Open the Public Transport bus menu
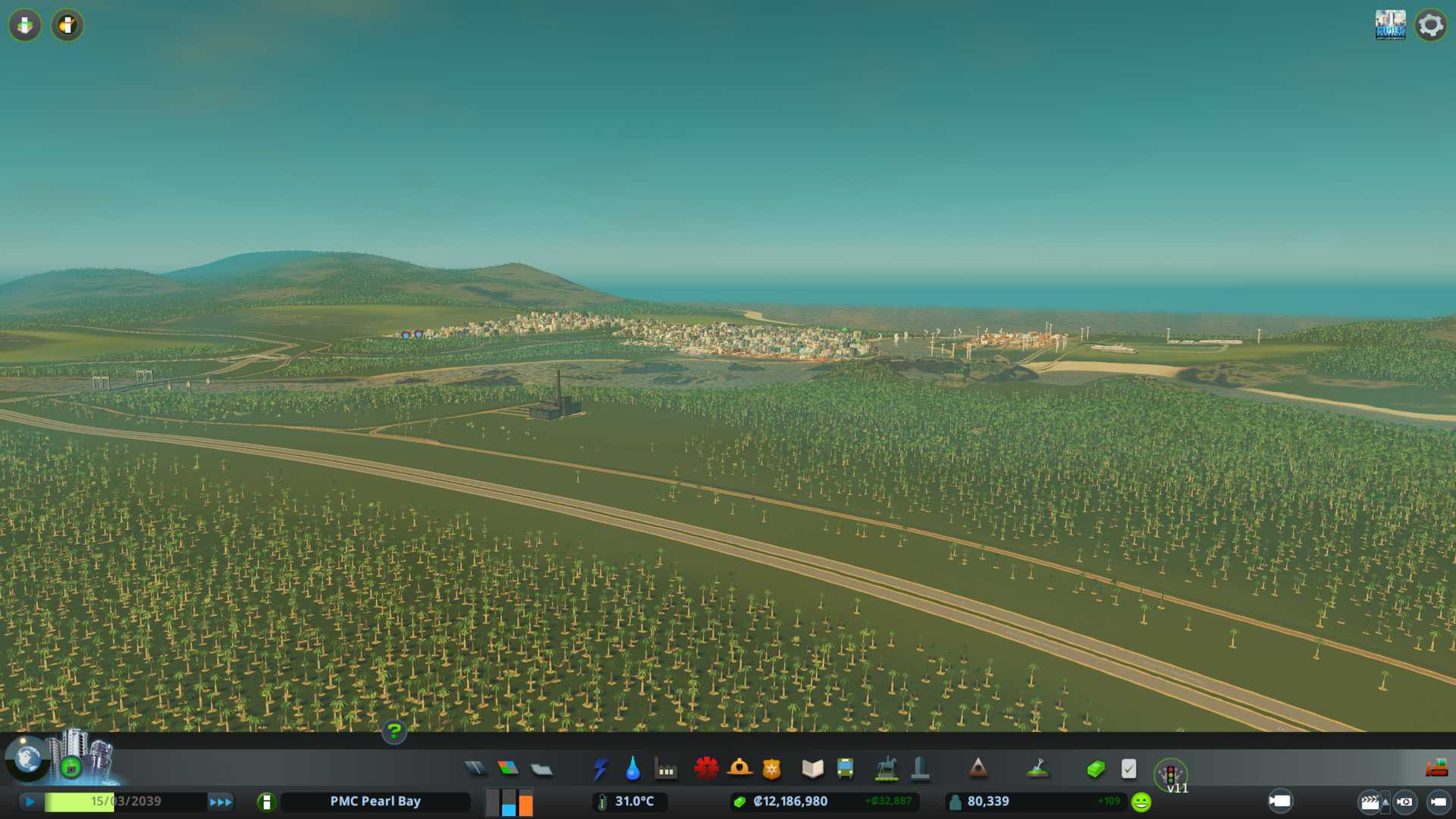The height and width of the screenshot is (819, 1456). [x=845, y=769]
